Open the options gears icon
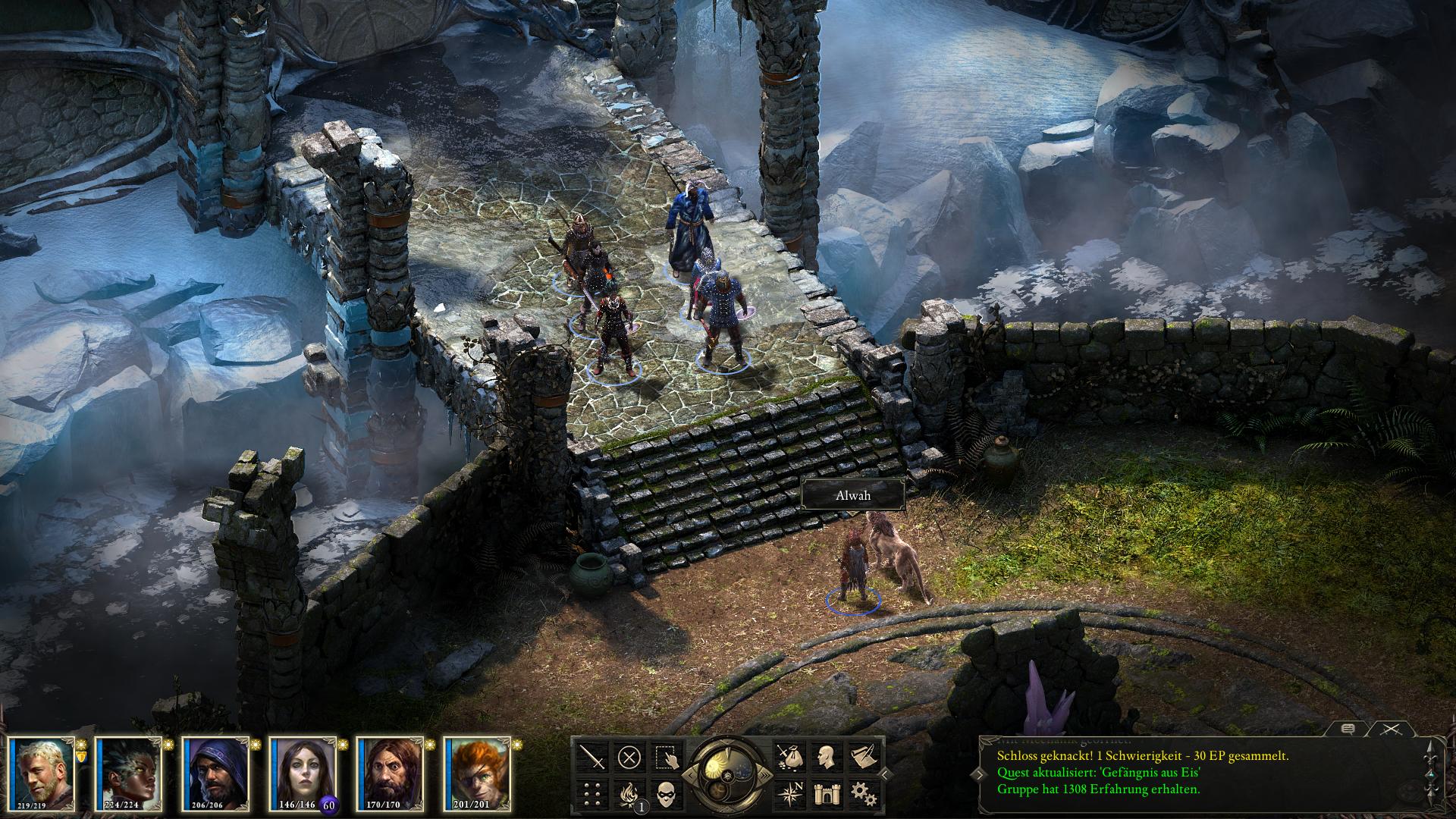Screen dimensions: 1456x819 point(862,793)
